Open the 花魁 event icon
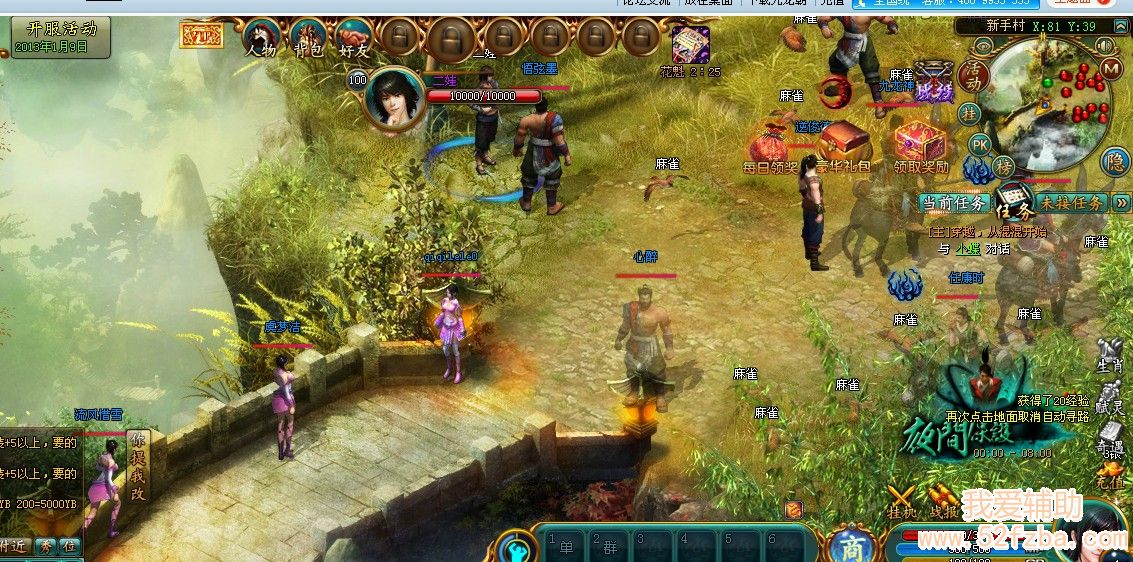The image size is (1133, 562). [690, 46]
